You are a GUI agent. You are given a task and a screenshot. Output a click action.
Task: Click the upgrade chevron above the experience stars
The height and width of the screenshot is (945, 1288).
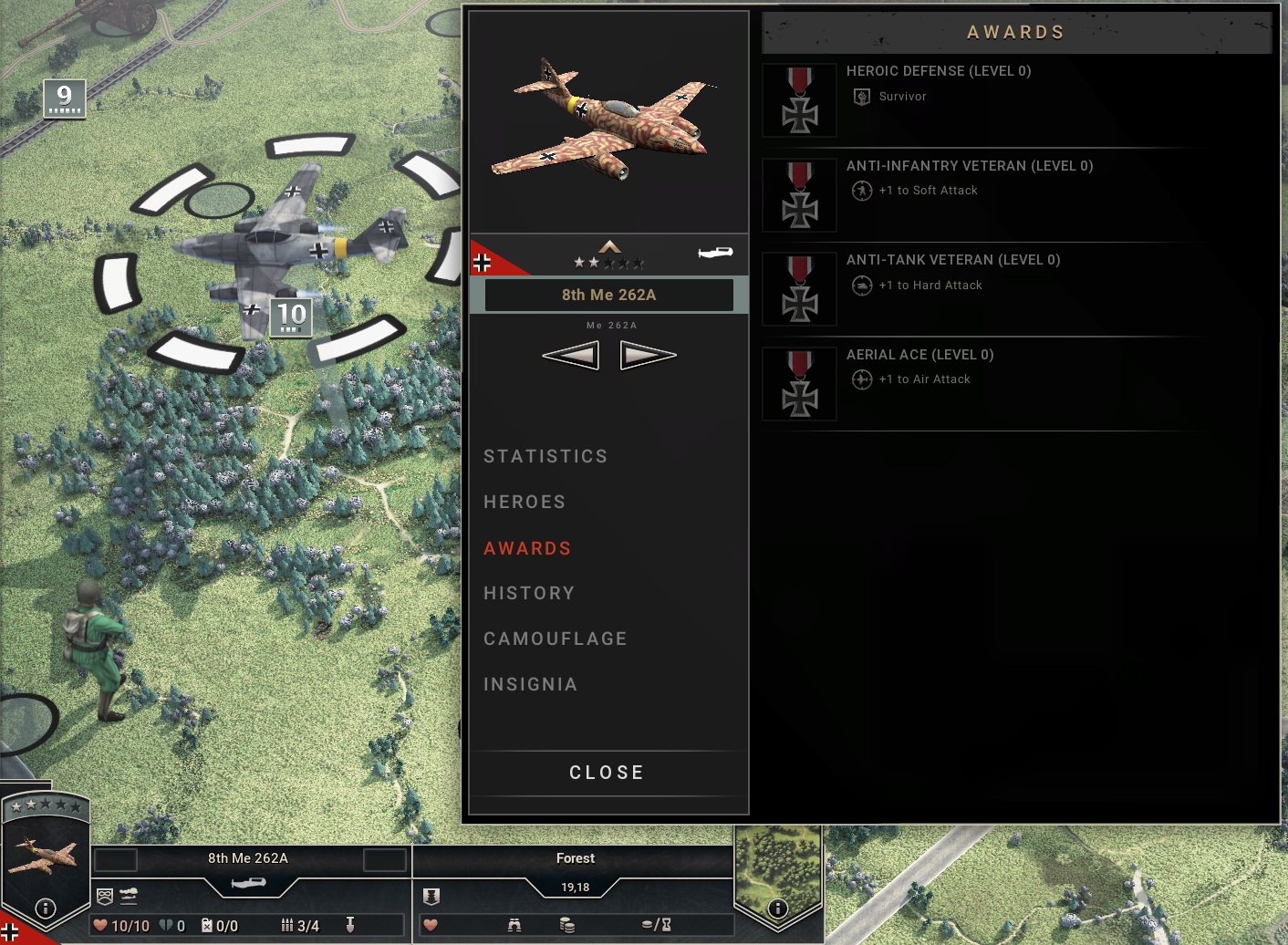pyautogui.click(x=608, y=245)
